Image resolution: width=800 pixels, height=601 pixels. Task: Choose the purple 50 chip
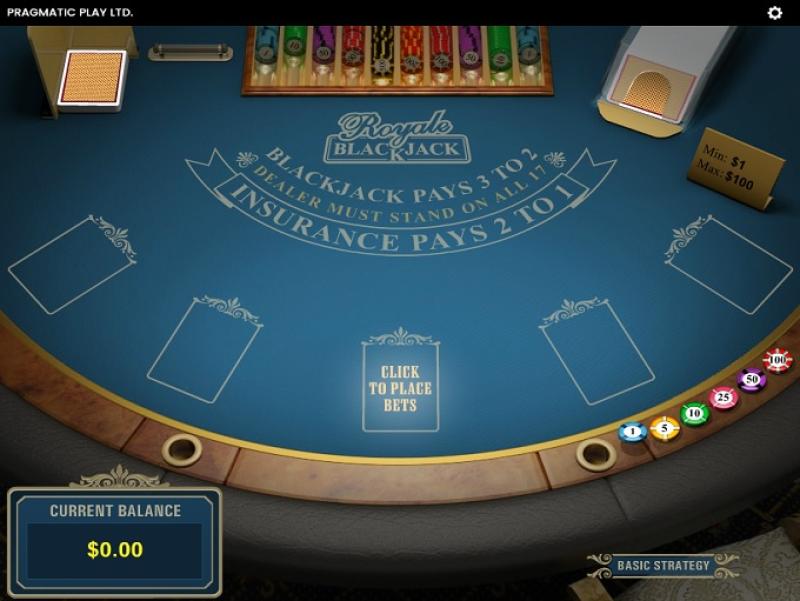[751, 380]
